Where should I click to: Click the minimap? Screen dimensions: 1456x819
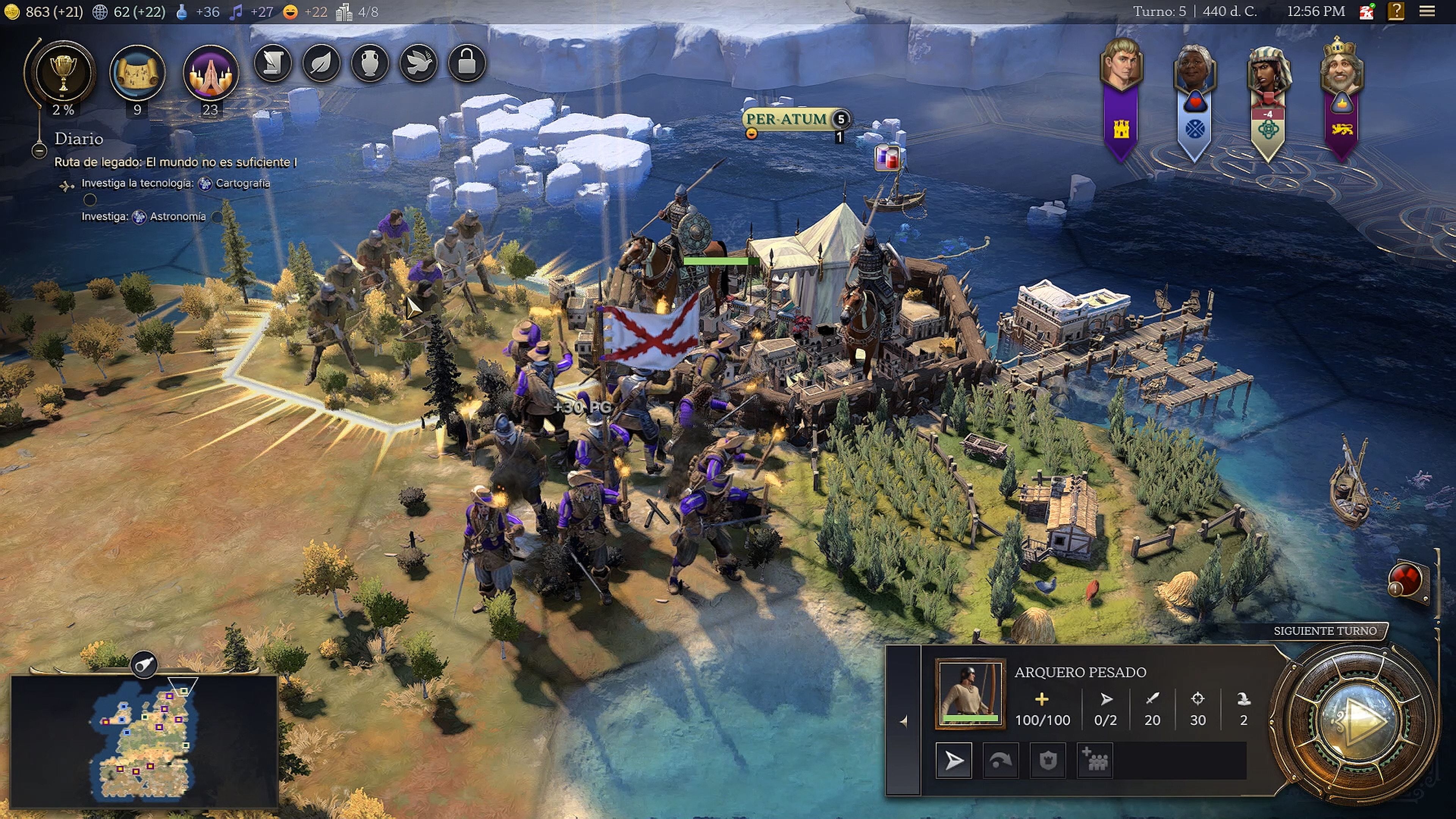click(144, 741)
